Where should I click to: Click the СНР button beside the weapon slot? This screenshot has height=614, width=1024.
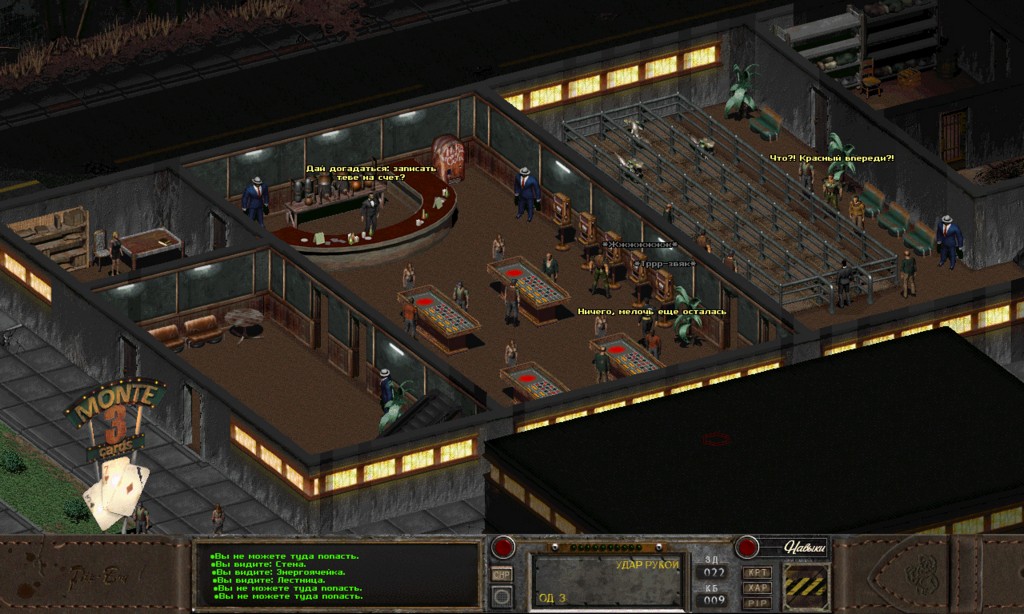coord(503,574)
